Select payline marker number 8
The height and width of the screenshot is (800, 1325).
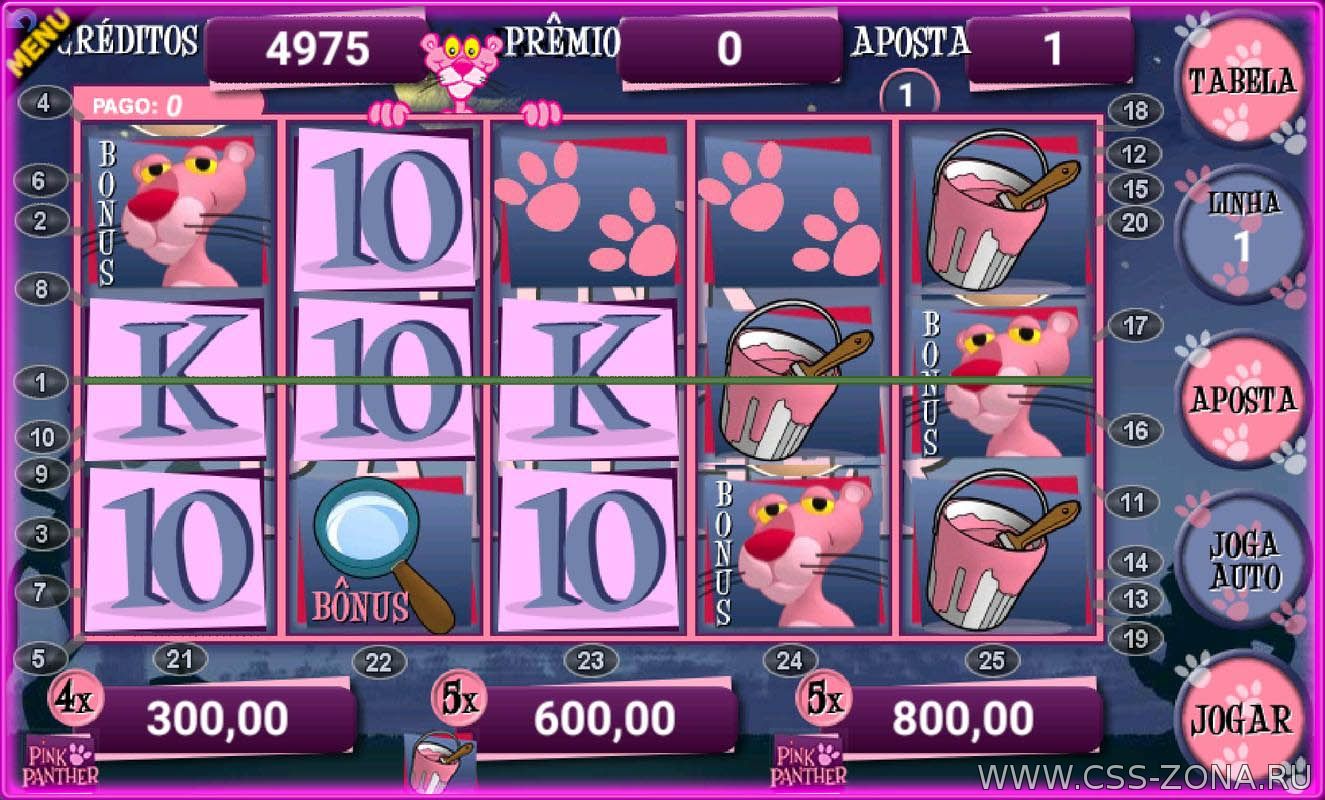point(42,289)
